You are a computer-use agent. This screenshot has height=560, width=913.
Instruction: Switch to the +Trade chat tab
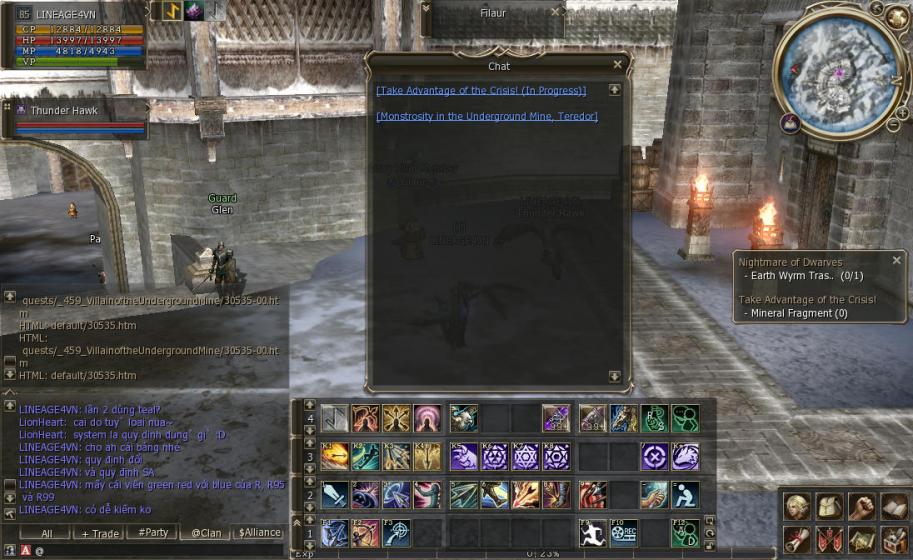(98, 533)
